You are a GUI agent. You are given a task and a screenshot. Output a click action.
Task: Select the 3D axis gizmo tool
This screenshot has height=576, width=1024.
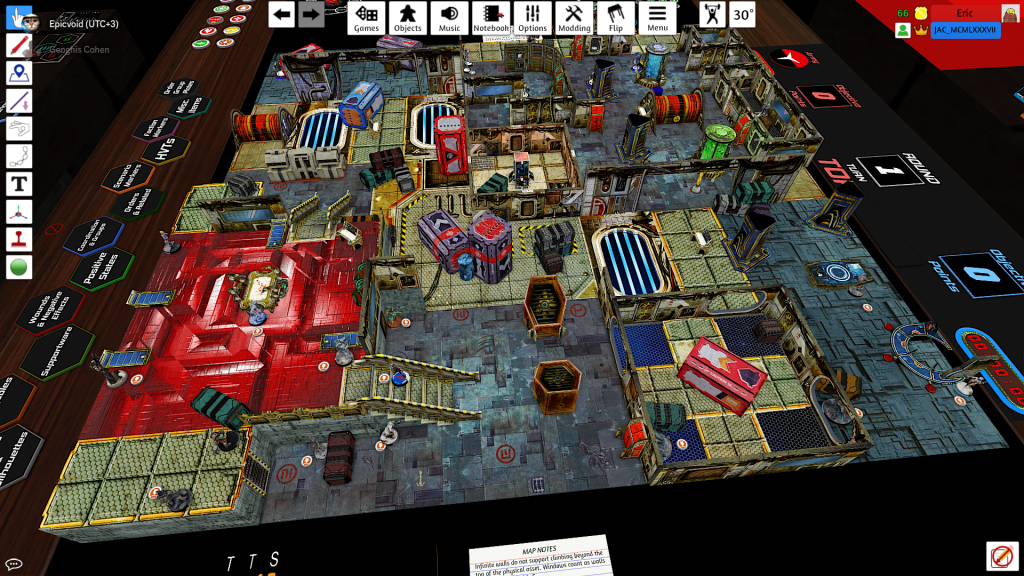tap(19, 212)
